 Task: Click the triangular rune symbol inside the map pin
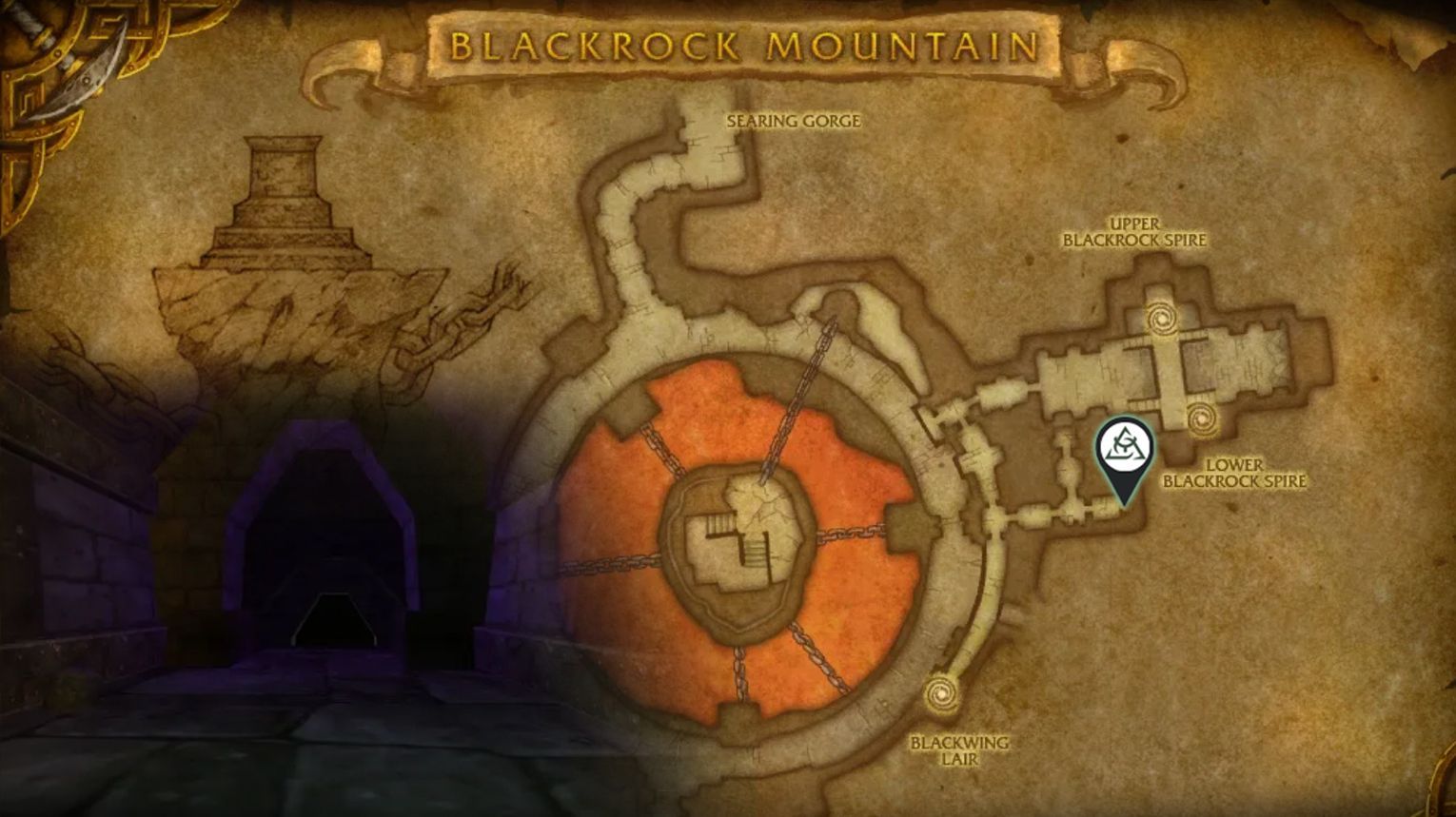coord(1124,445)
